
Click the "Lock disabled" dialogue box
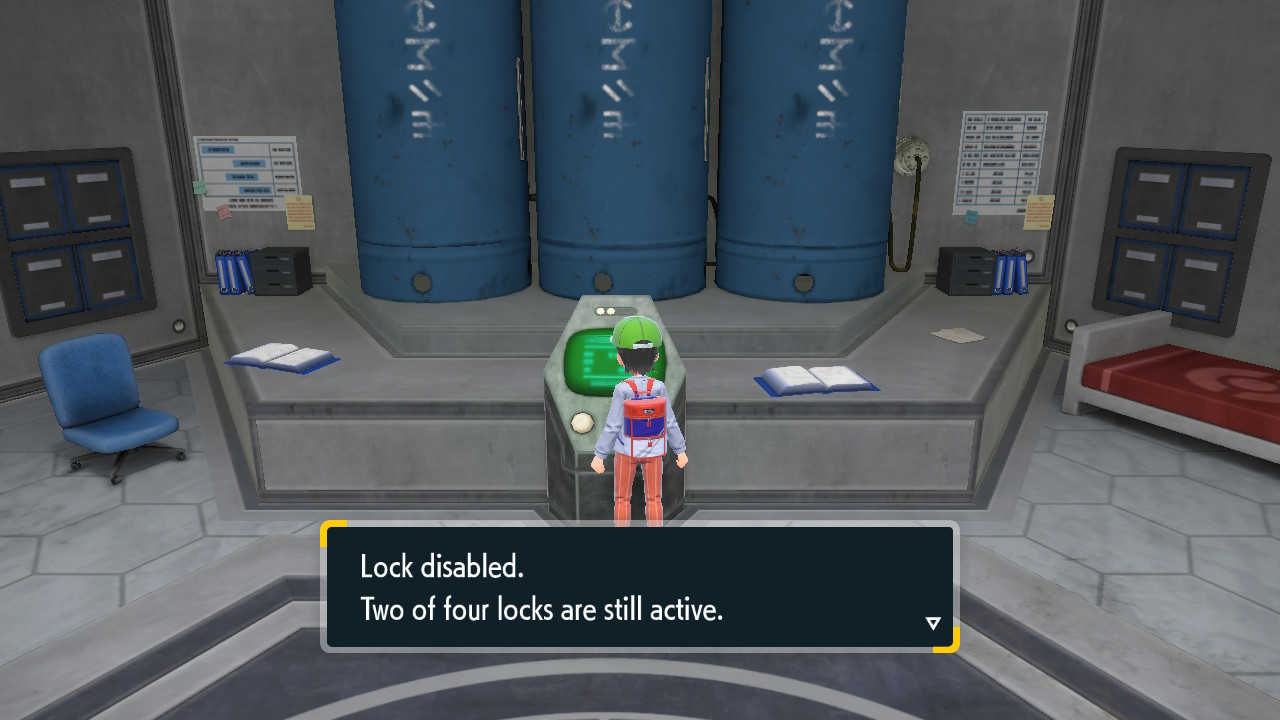coord(639,587)
